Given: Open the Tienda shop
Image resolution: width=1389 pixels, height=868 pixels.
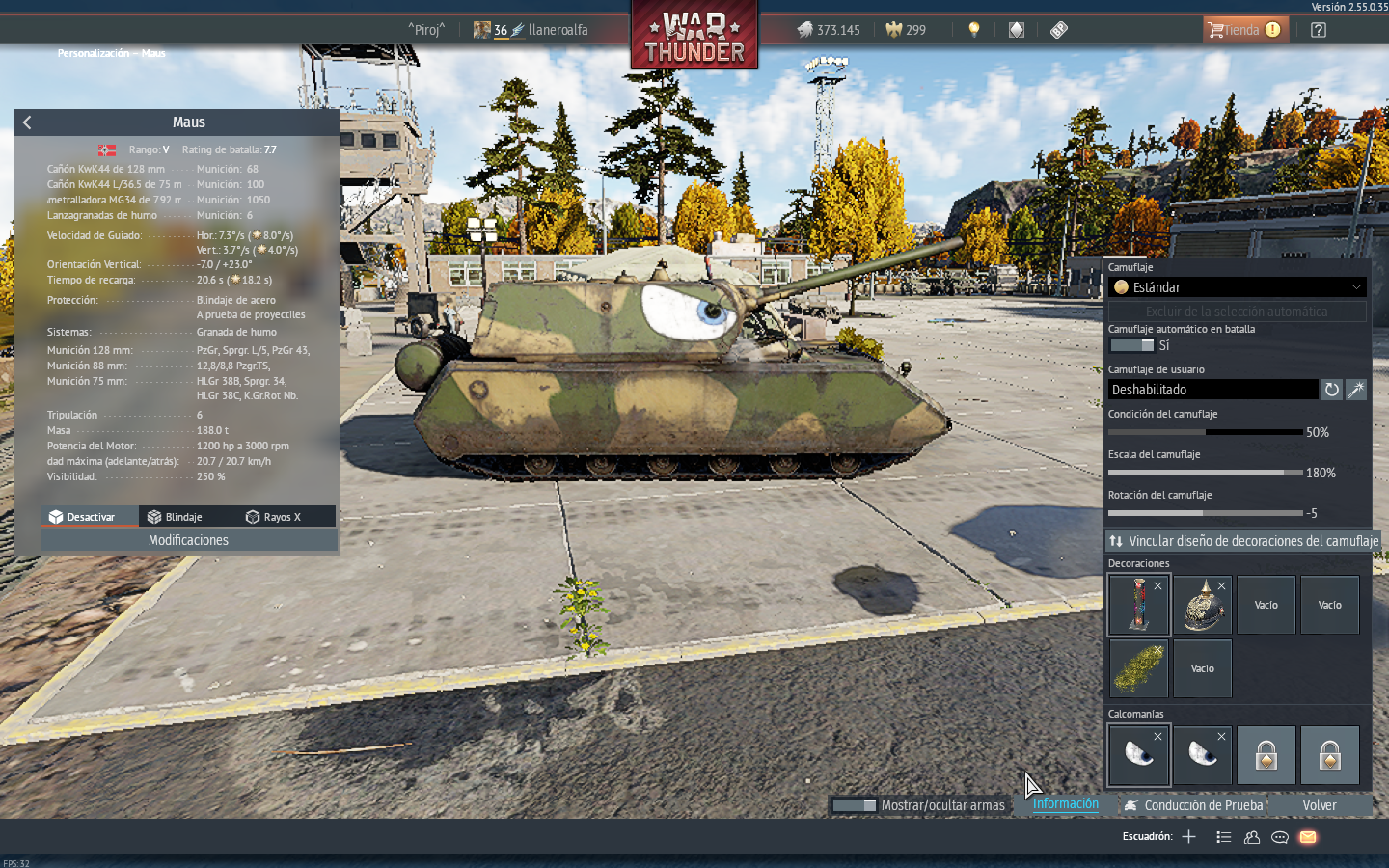Looking at the screenshot, I should 1243,30.
